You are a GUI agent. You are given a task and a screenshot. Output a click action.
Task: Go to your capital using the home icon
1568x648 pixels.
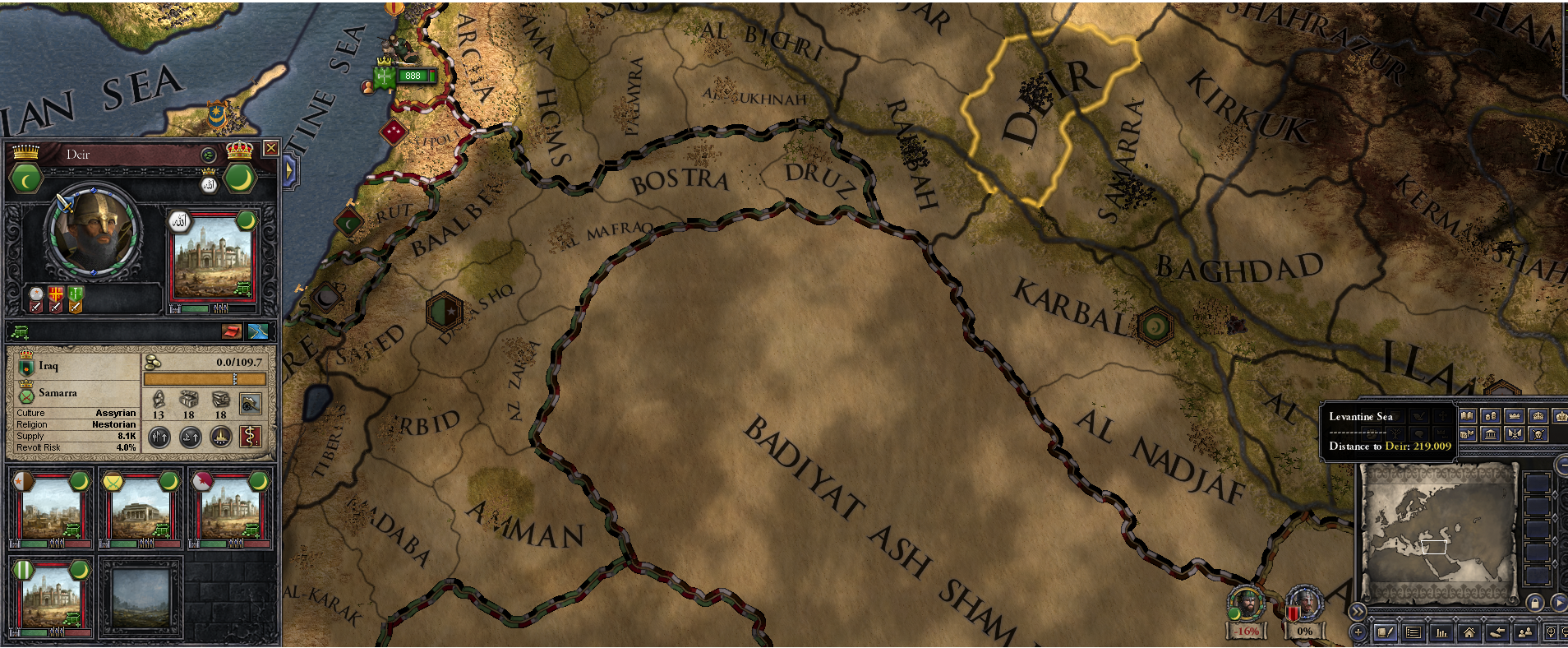1469,632
